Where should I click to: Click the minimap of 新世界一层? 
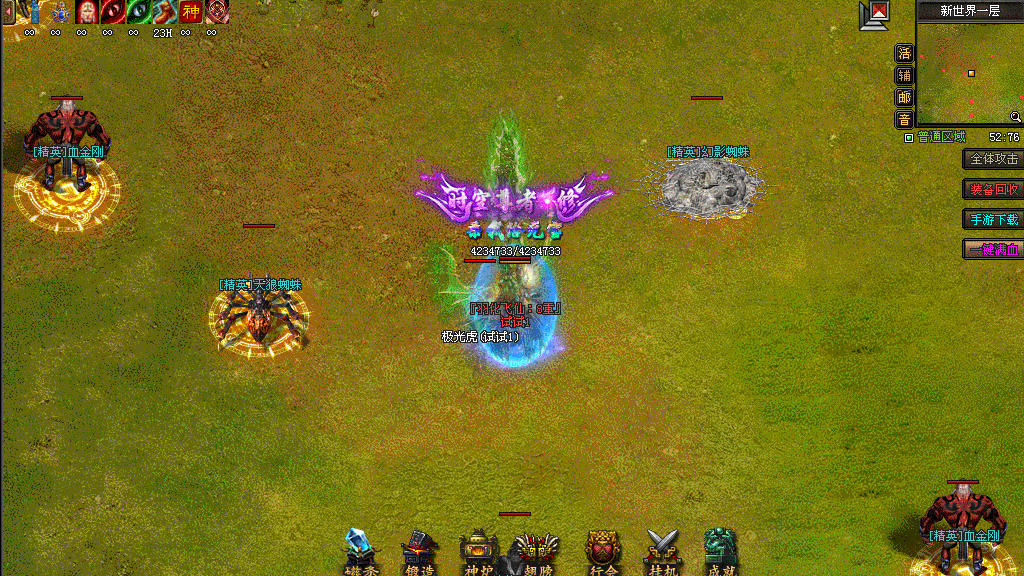point(969,74)
